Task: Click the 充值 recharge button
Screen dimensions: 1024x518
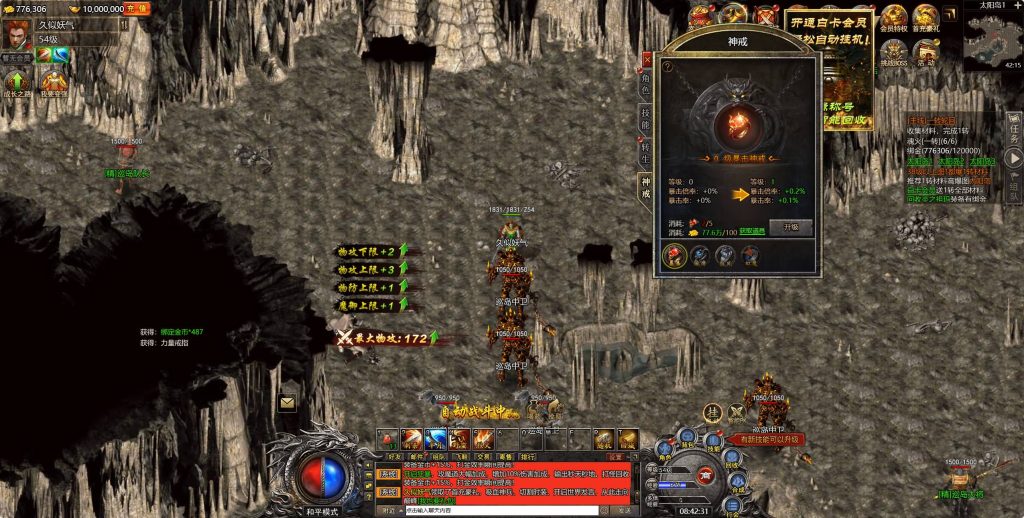Action: pyautogui.click(x=136, y=8)
